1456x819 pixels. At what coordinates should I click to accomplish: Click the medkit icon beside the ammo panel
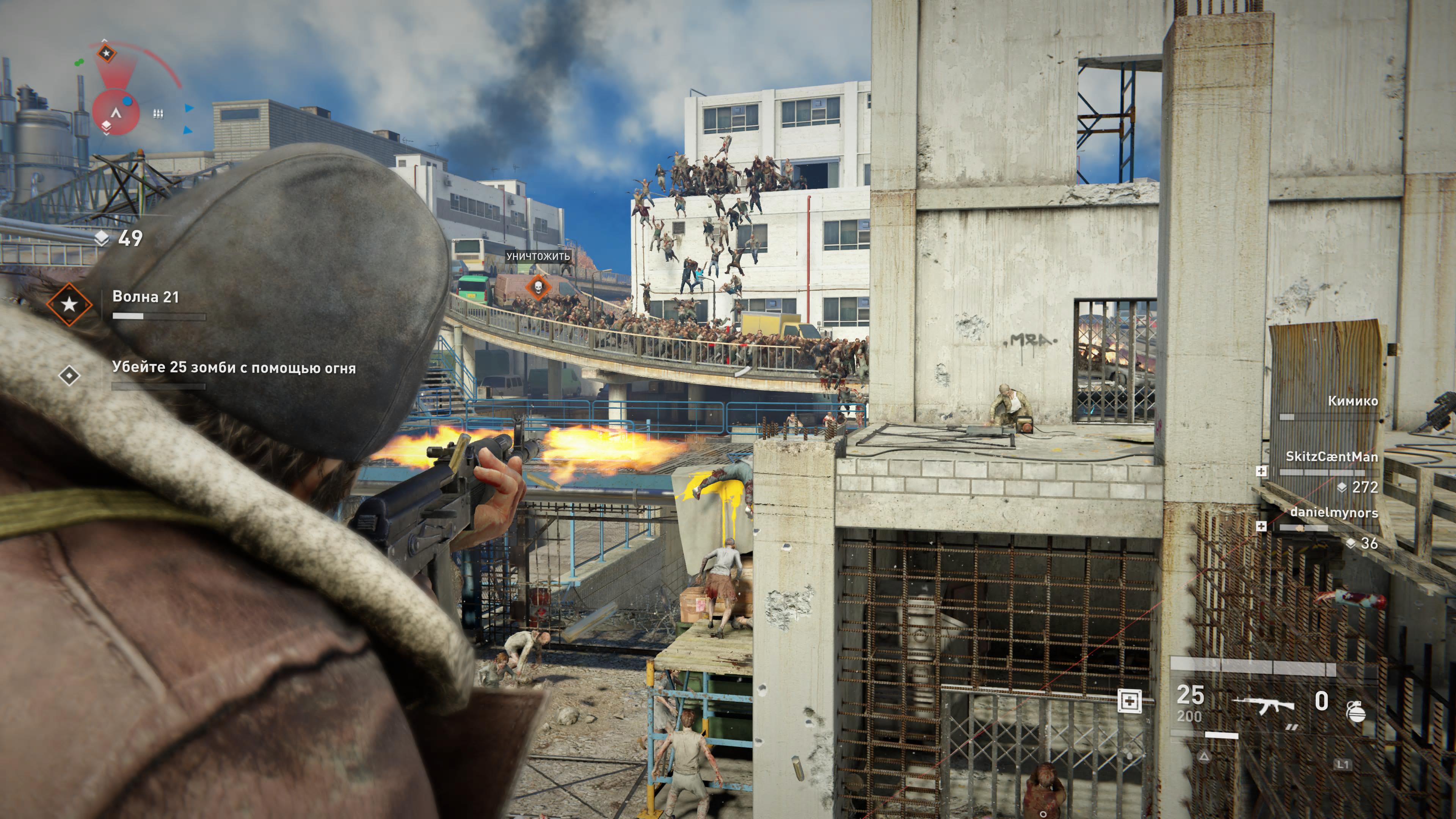1129,701
